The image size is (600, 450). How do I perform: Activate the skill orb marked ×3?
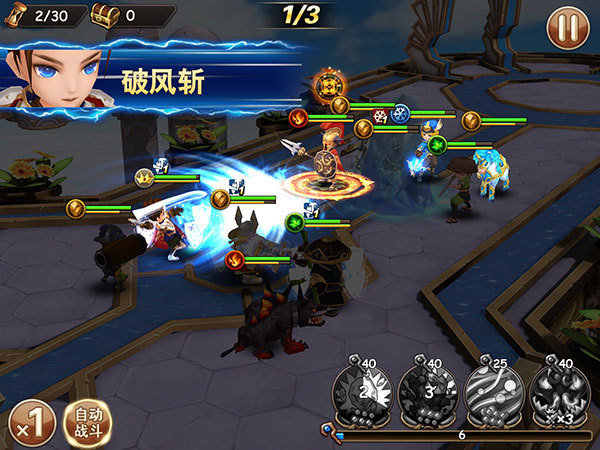pos(558,392)
